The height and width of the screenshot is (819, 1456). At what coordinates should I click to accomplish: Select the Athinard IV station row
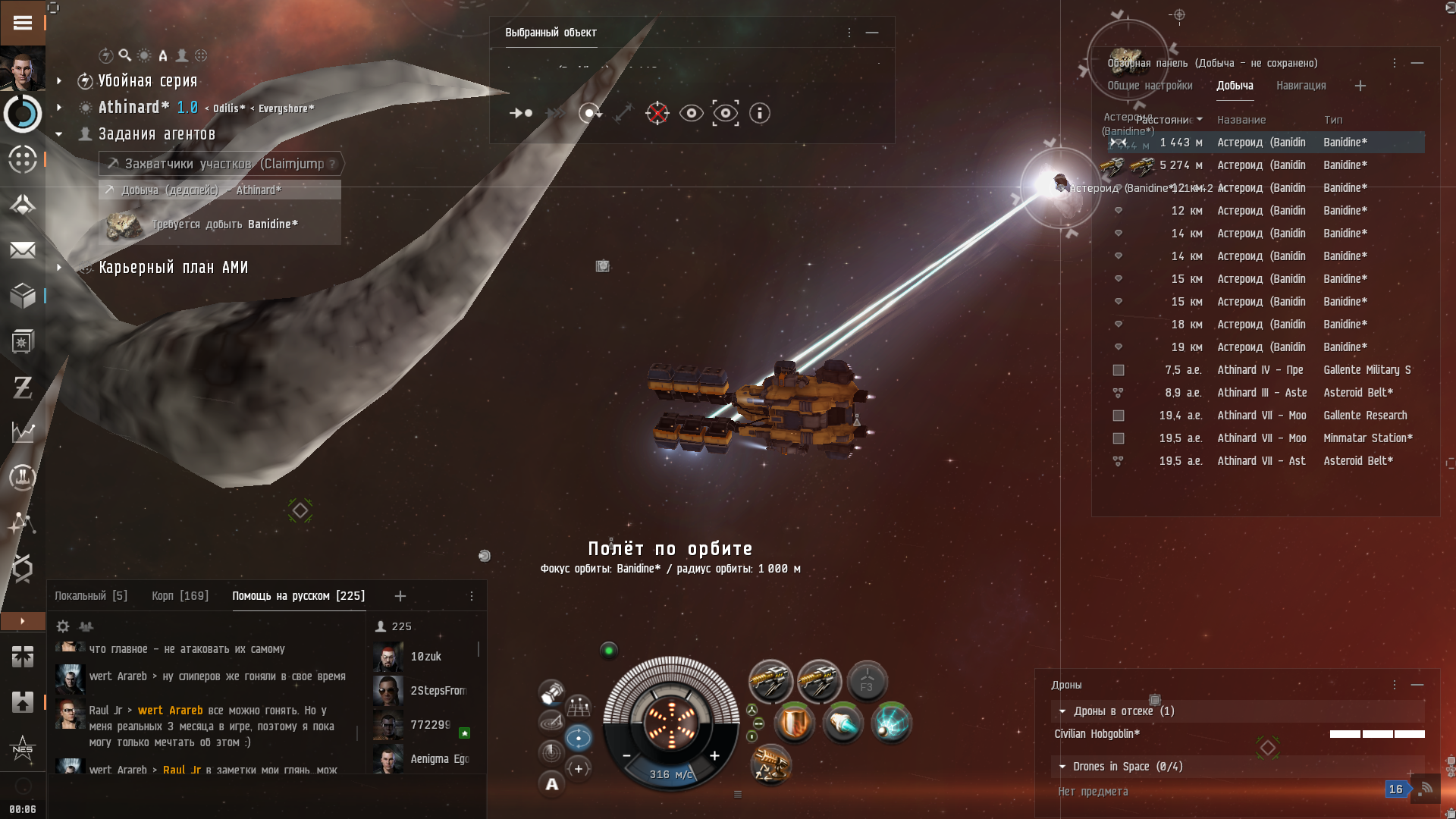click(x=1260, y=370)
